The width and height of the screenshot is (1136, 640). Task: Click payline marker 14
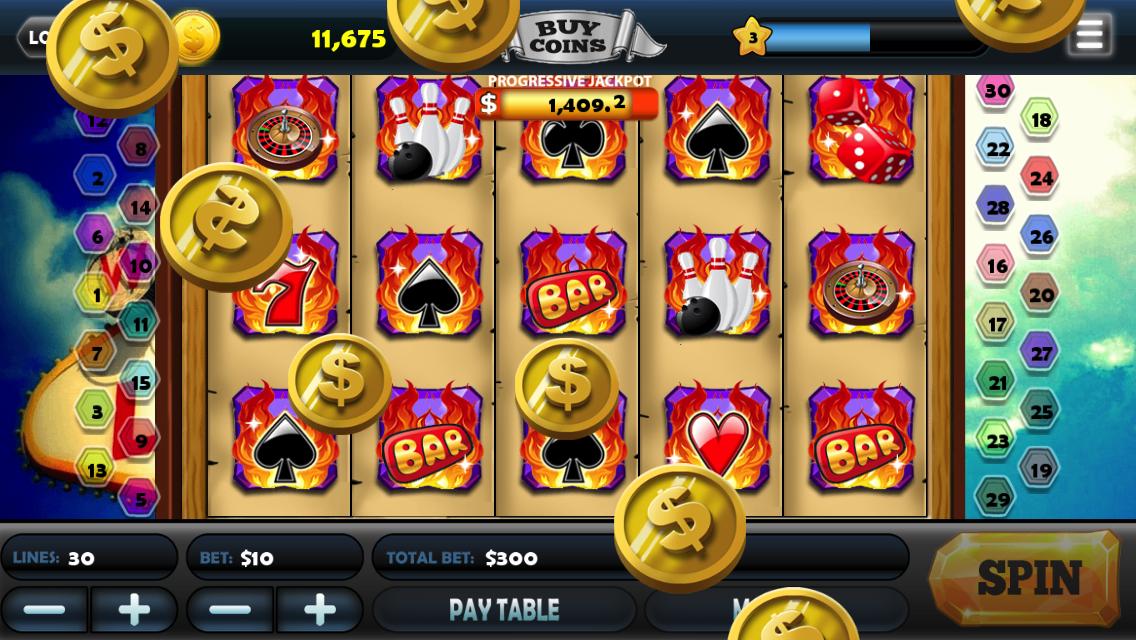(x=140, y=207)
